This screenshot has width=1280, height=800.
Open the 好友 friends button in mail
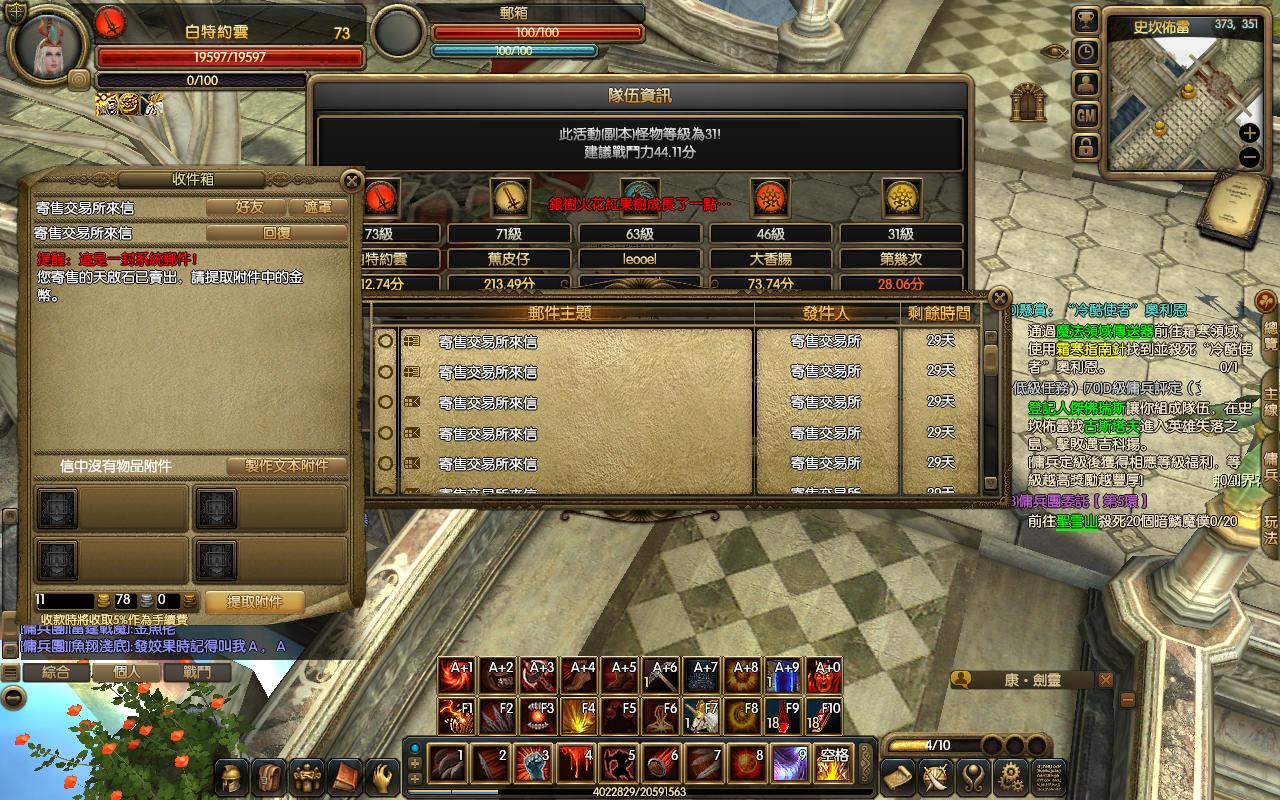(249, 207)
